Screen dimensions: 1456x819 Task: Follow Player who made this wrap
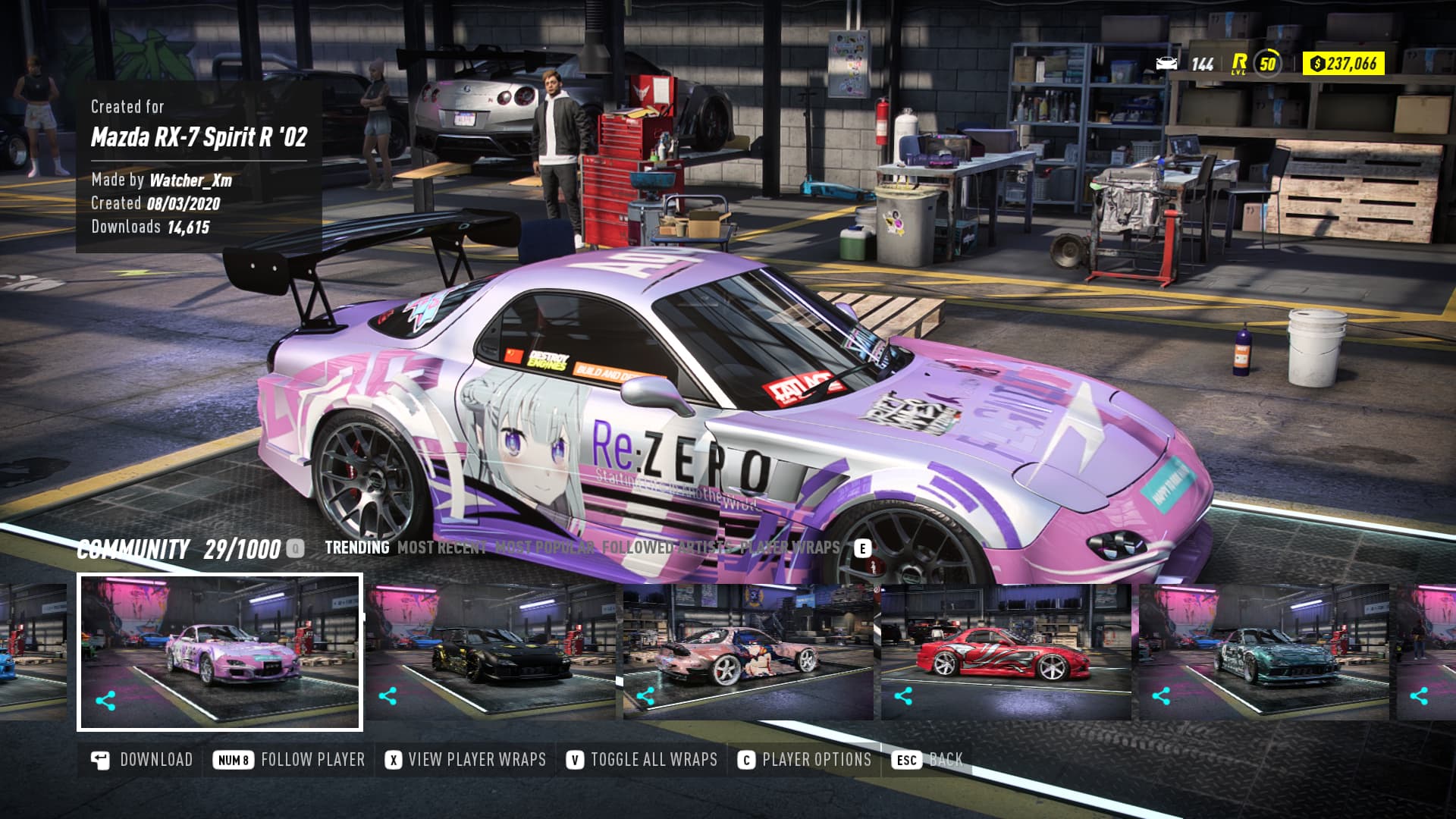[x=290, y=760]
